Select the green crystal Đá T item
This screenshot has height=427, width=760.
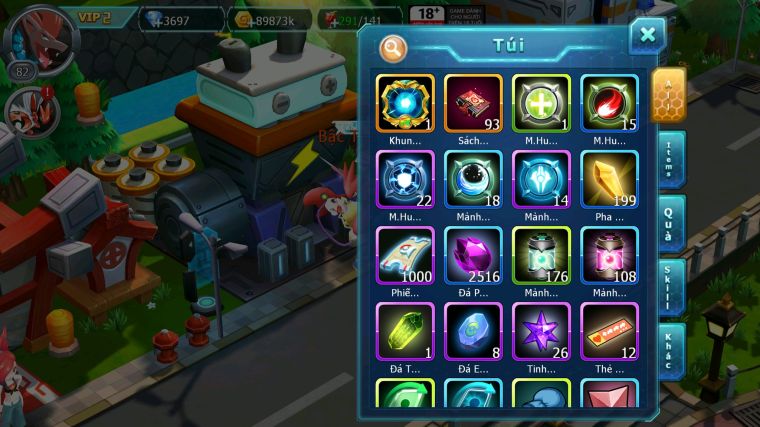405,331
